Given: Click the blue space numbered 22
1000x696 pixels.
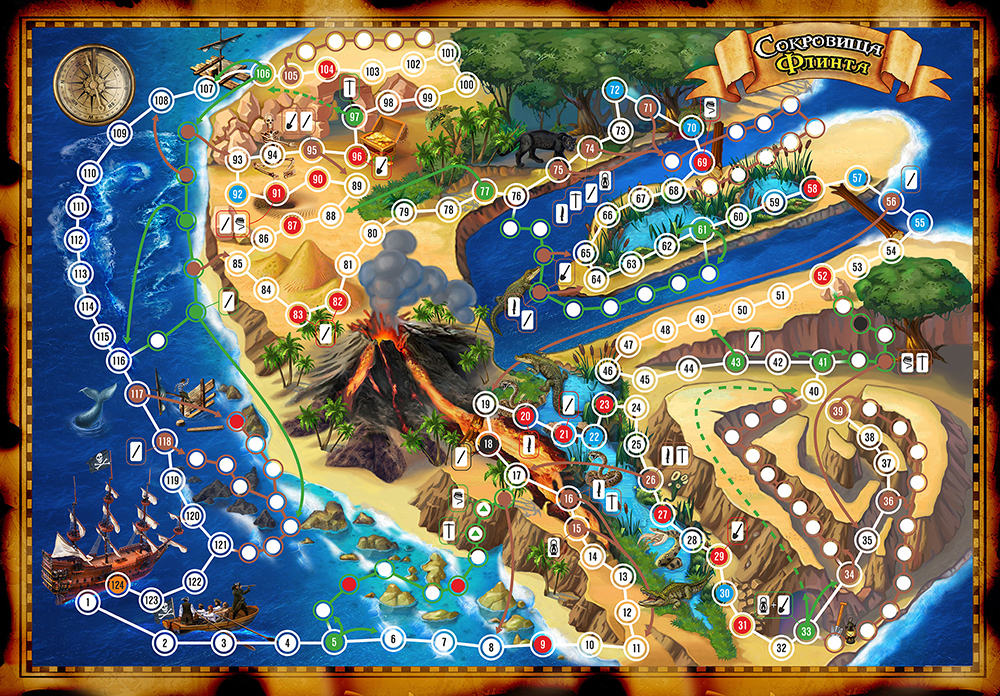Looking at the screenshot, I should pos(594,435).
